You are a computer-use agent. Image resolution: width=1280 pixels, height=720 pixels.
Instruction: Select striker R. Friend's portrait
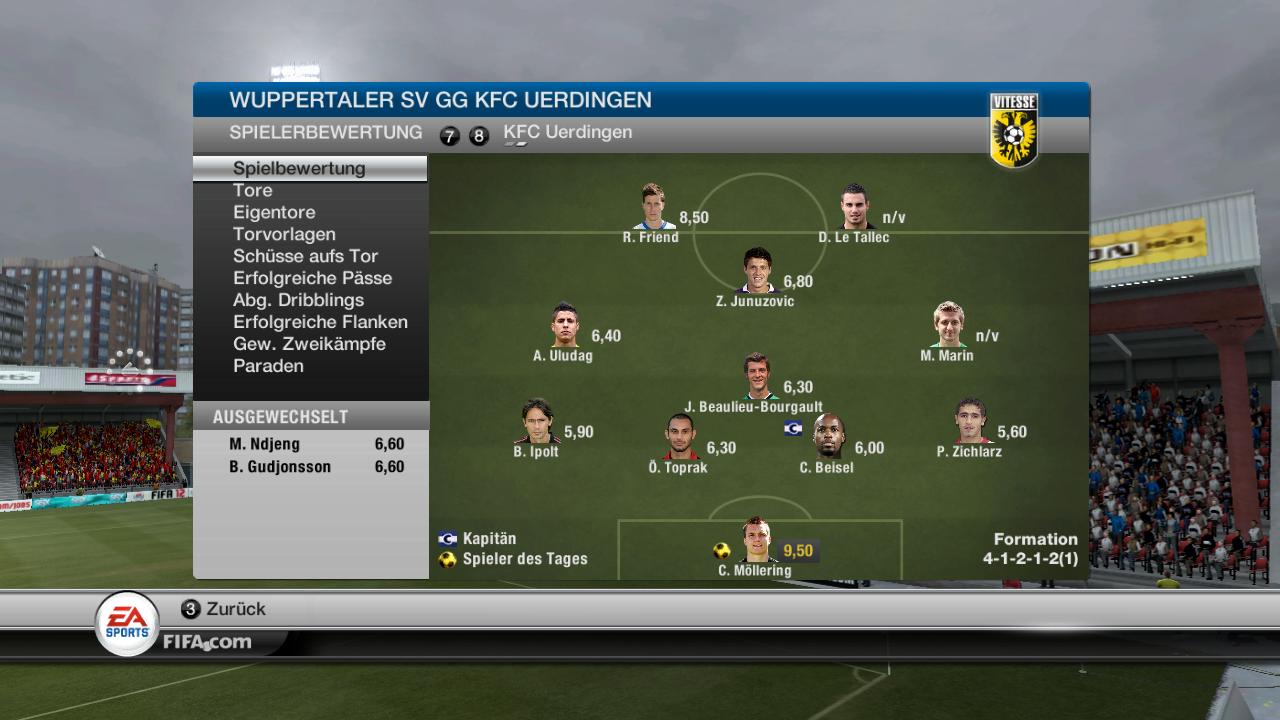[653, 207]
